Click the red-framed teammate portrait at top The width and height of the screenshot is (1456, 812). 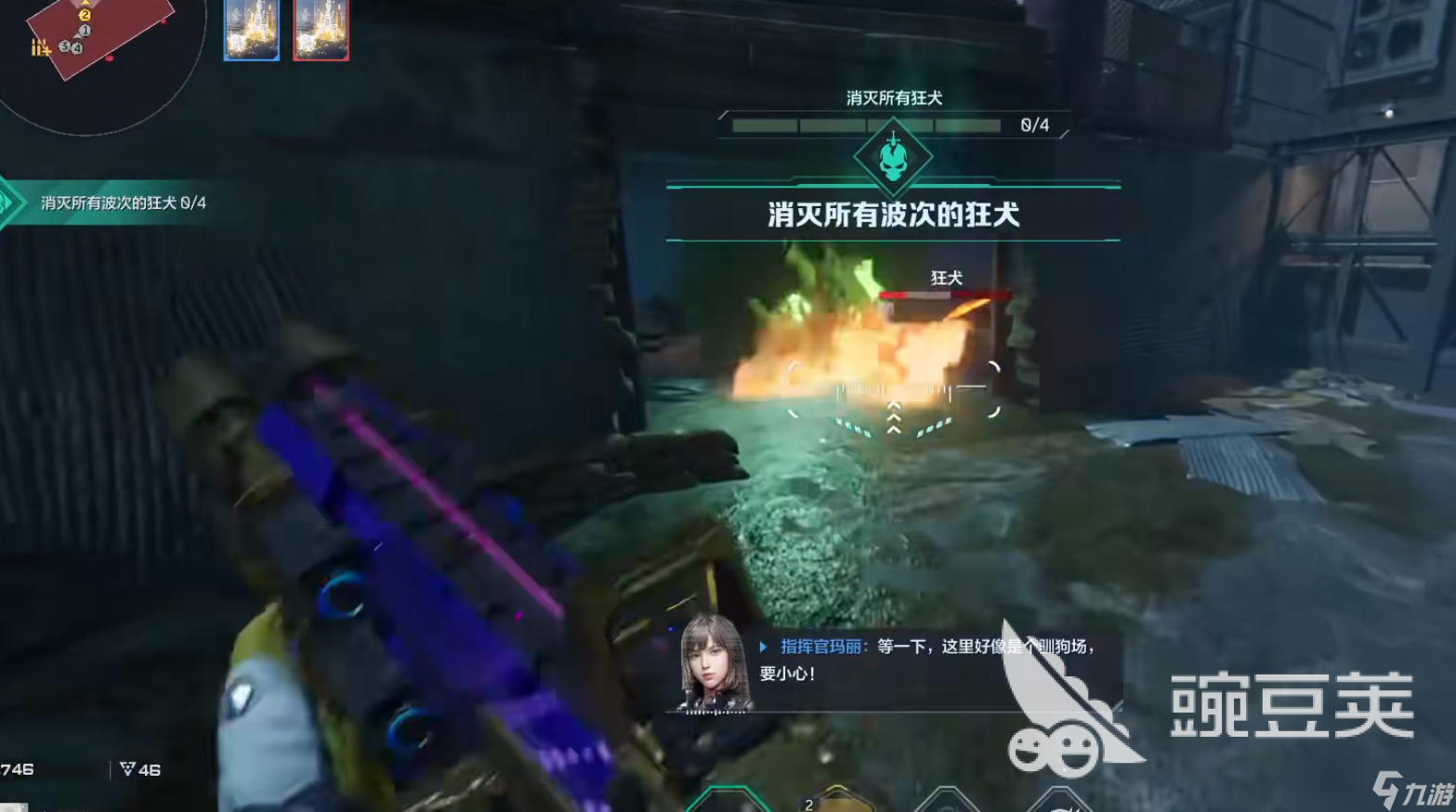coord(321,30)
